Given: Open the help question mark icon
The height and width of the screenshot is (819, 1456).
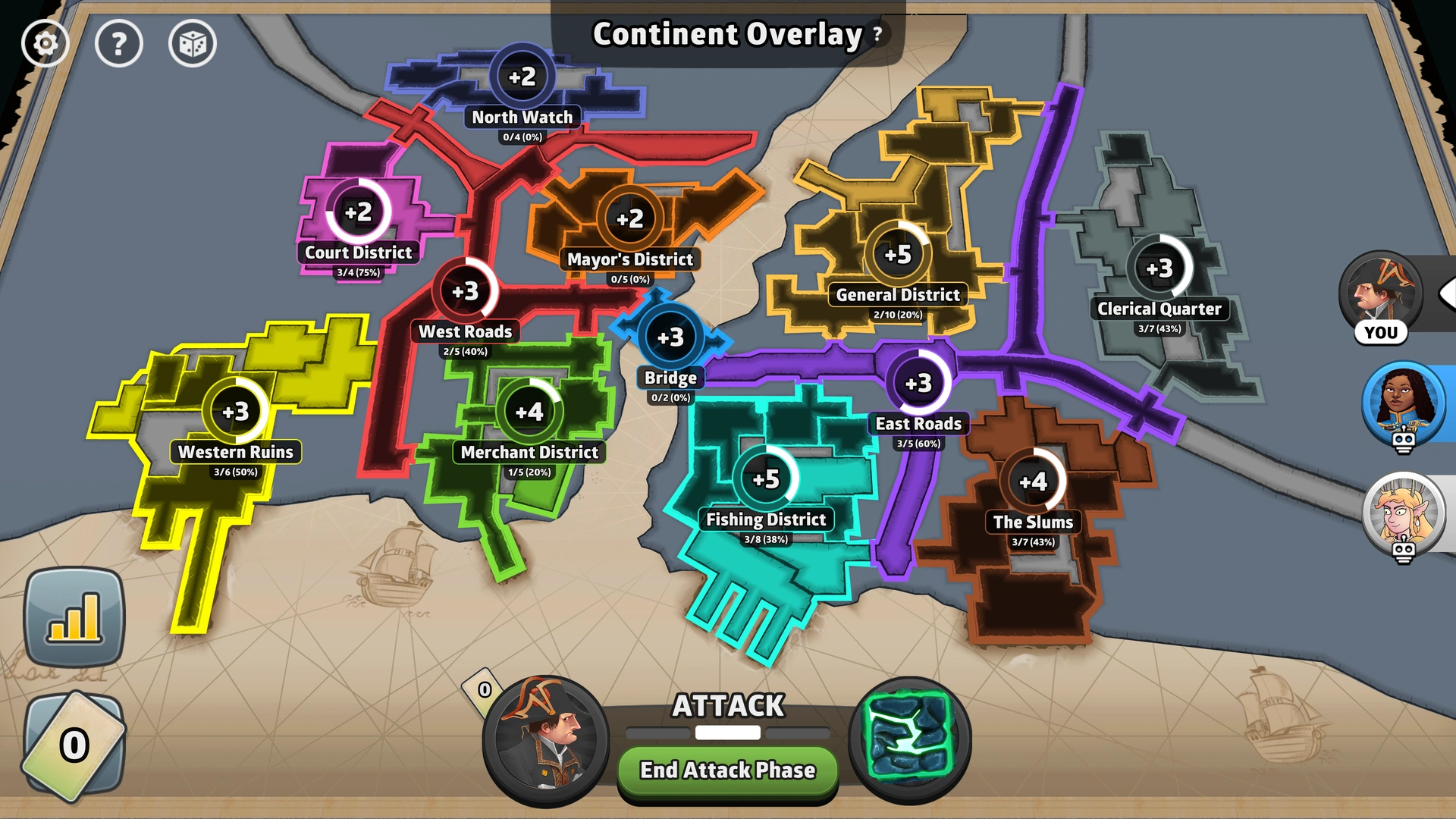Looking at the screenshot, I should click(119, 43).
